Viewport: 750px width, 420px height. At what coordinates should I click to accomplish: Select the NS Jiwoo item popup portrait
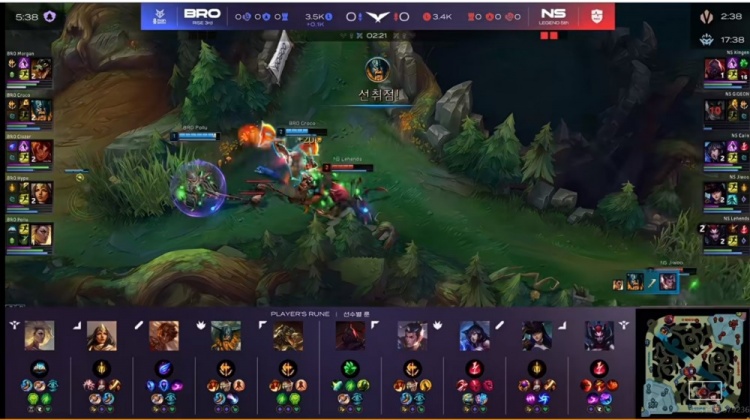pos(667,282)
